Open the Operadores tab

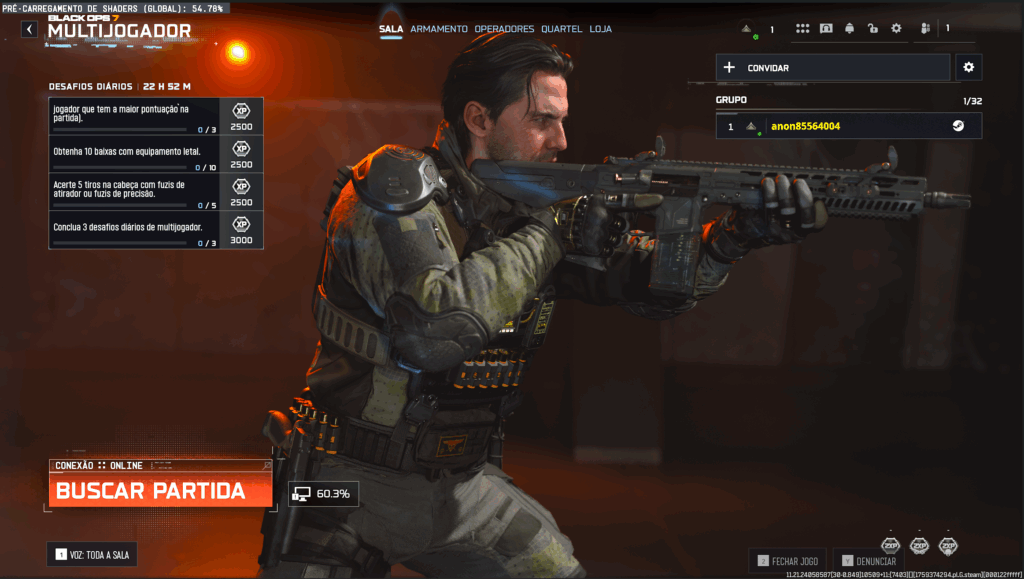(x=504, y=29)
